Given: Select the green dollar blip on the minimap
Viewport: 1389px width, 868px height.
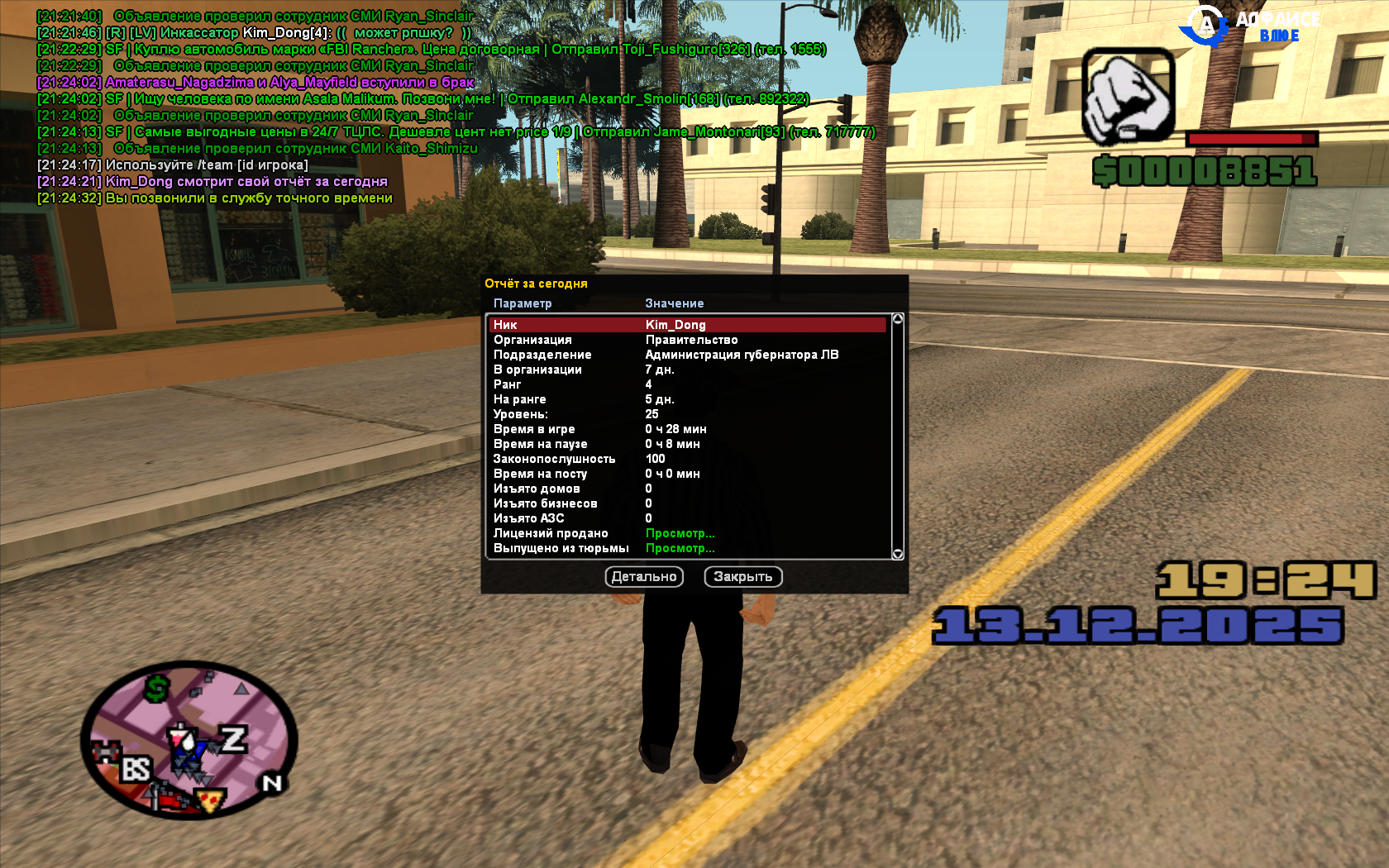Looking at the screenshot, I should [x=156, y=689].
